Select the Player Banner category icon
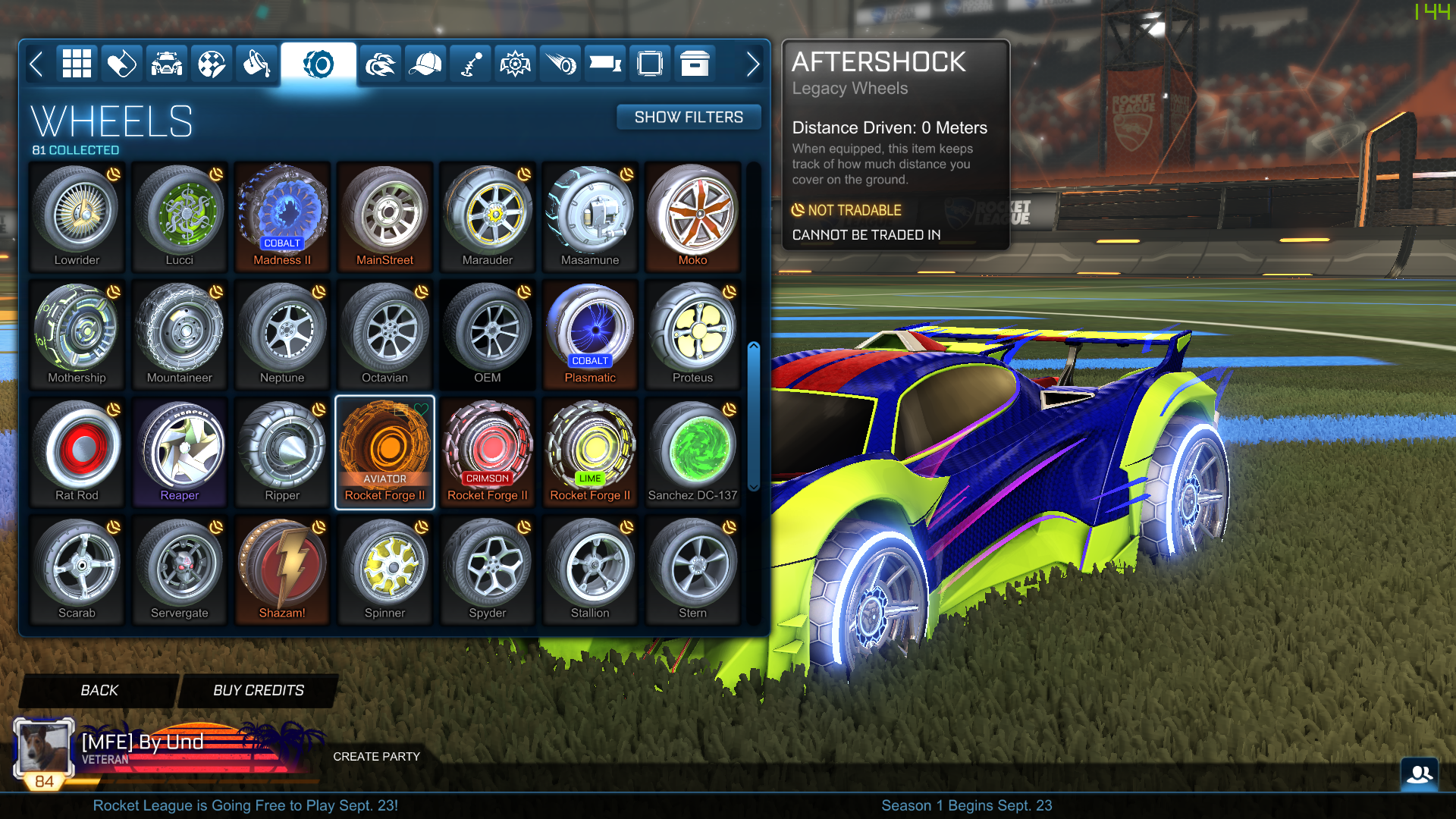The width and height of the screenshot is (1456, 819). (x=605, y=64)
